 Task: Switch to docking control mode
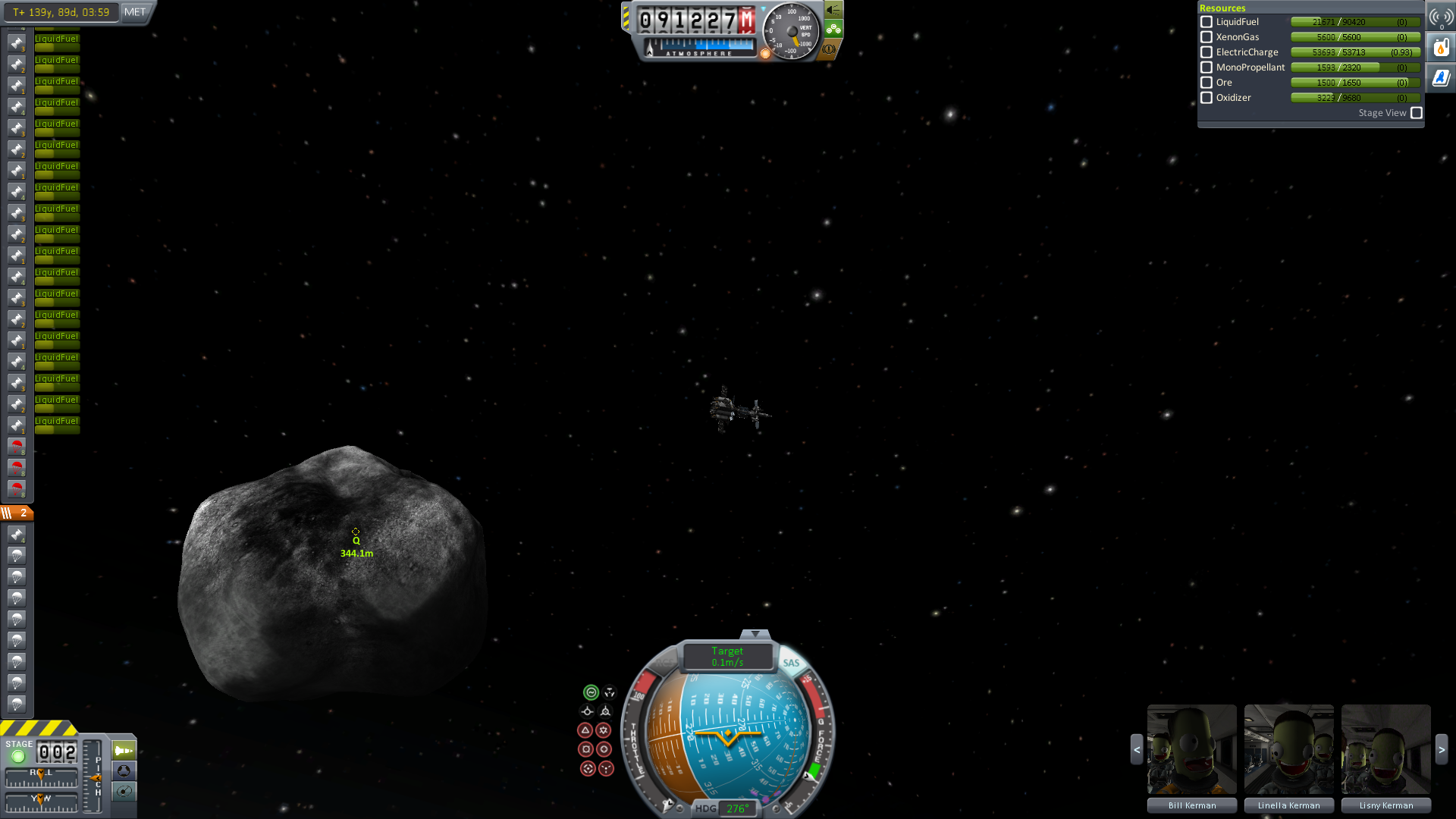[124, 771]
